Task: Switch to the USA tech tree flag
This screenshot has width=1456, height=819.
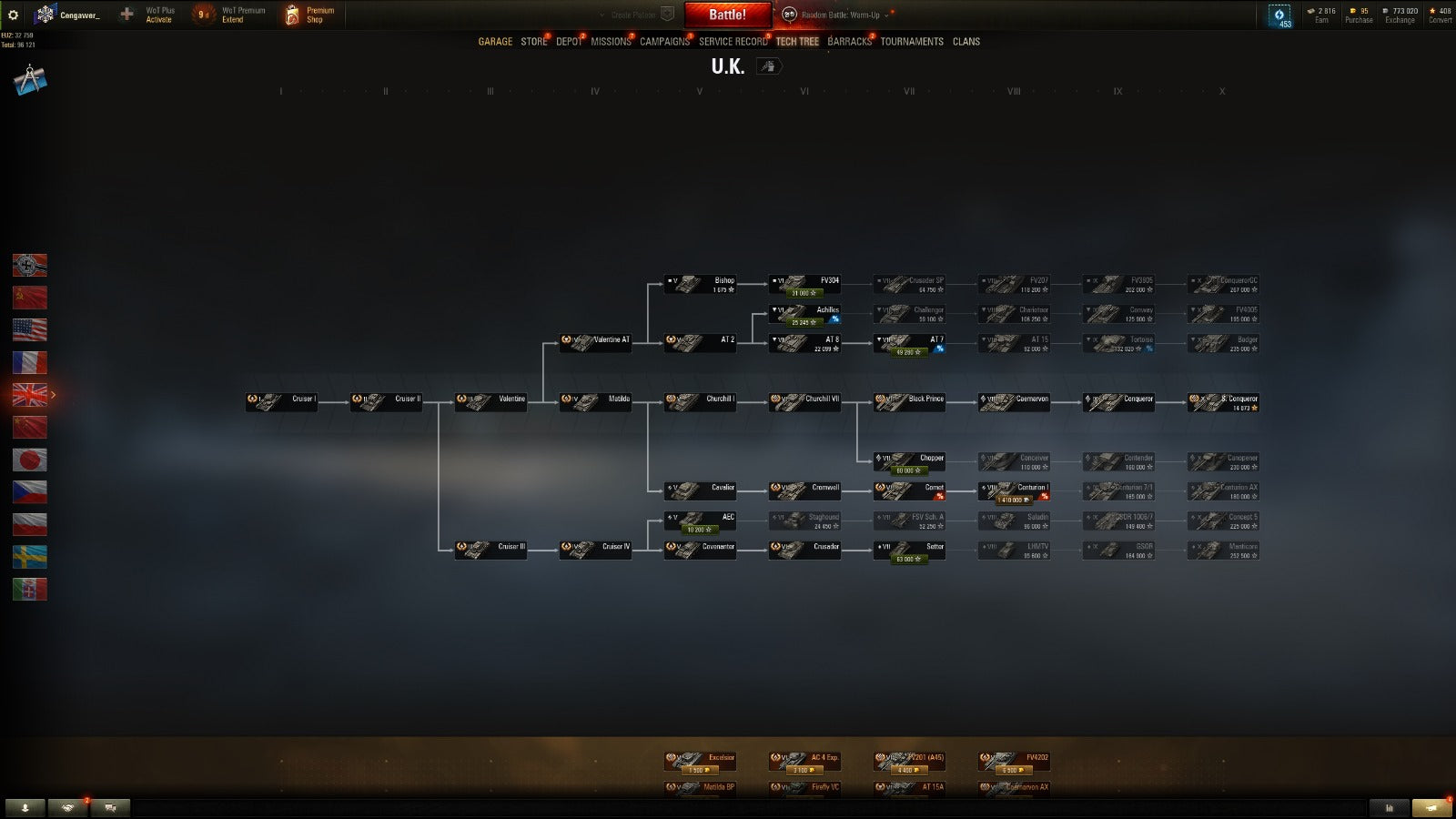Action: click(x=29, y=329)
